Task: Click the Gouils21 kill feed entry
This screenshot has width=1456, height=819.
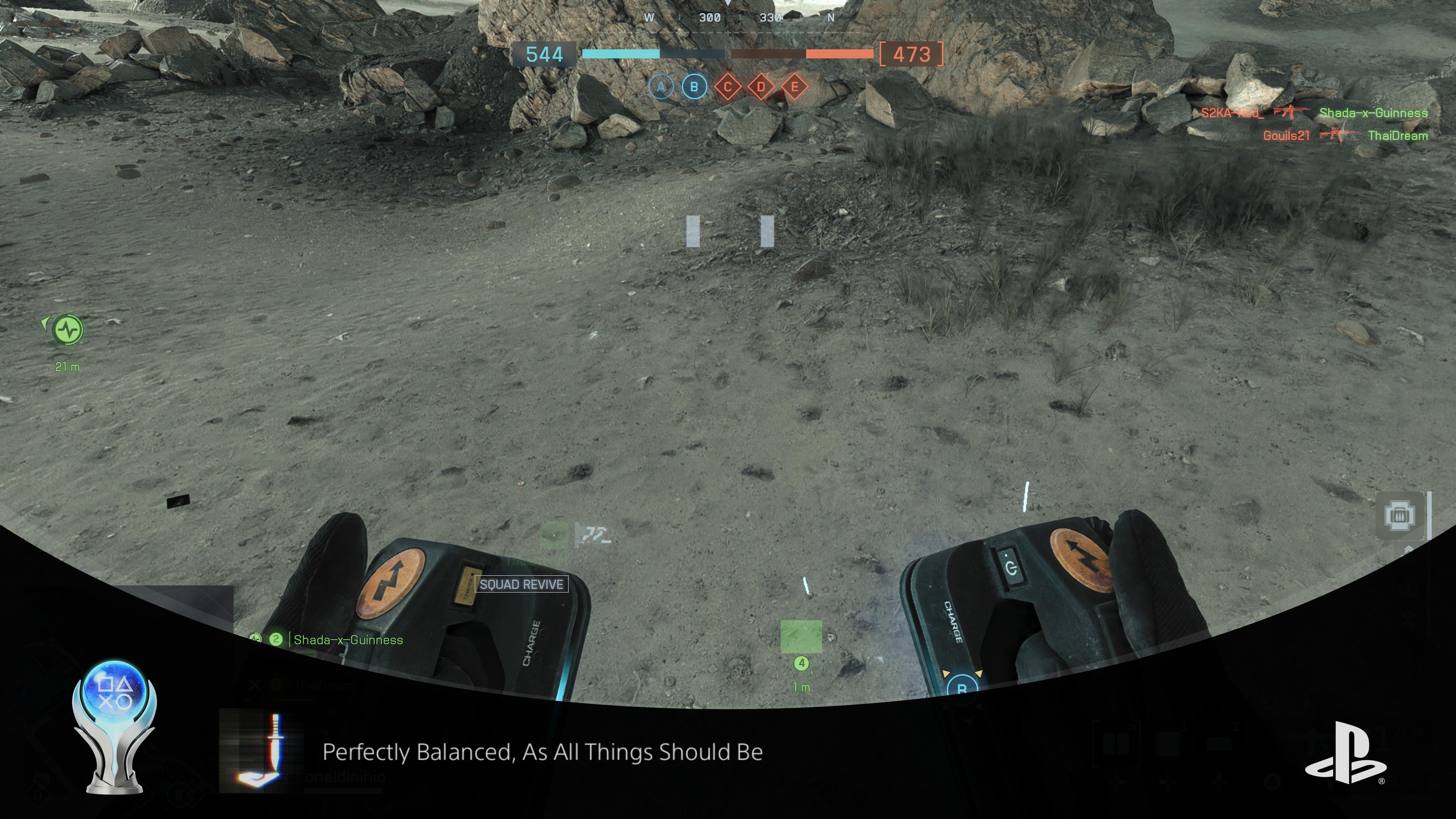Action: pos(1287,136)
